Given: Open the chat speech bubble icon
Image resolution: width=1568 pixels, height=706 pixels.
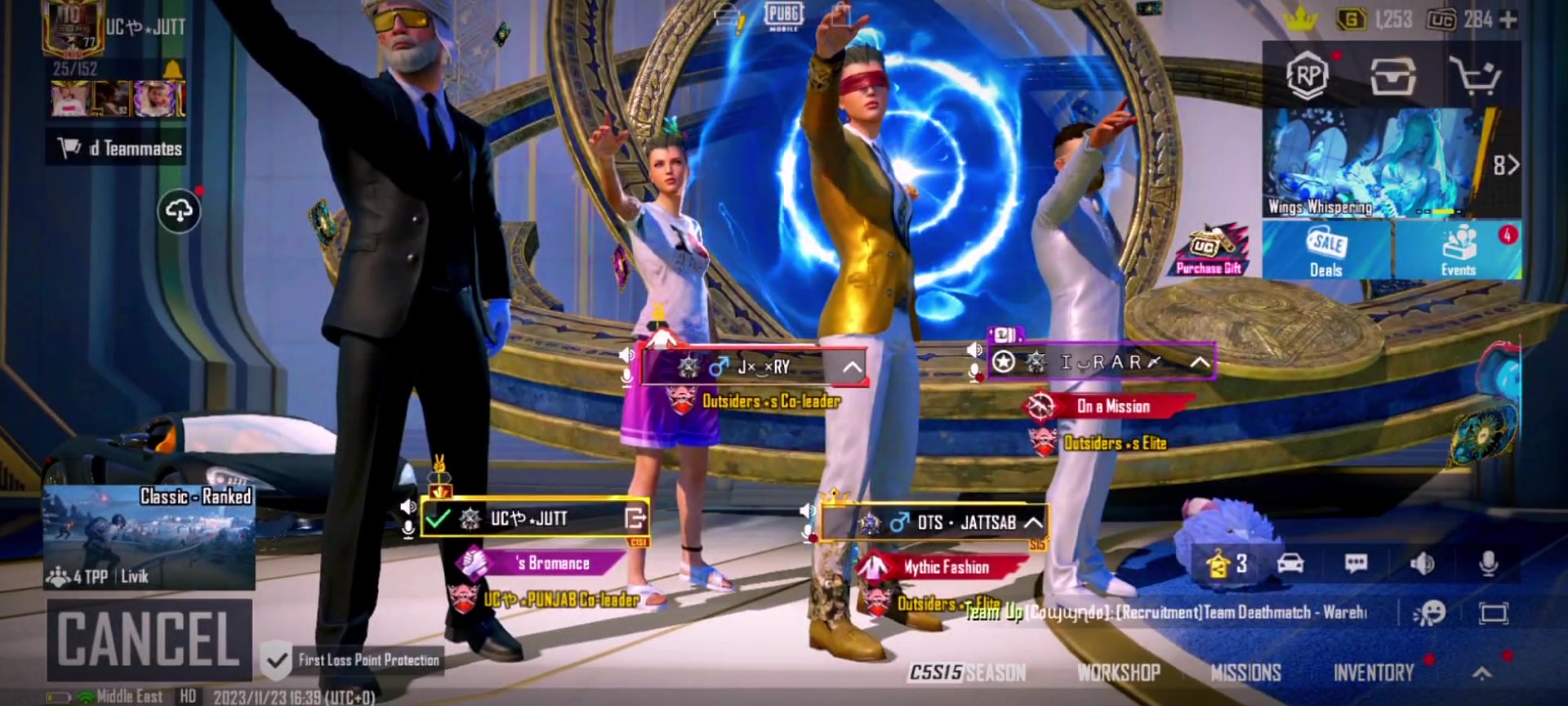Looking at the screenshot, I should point(1356,563).
